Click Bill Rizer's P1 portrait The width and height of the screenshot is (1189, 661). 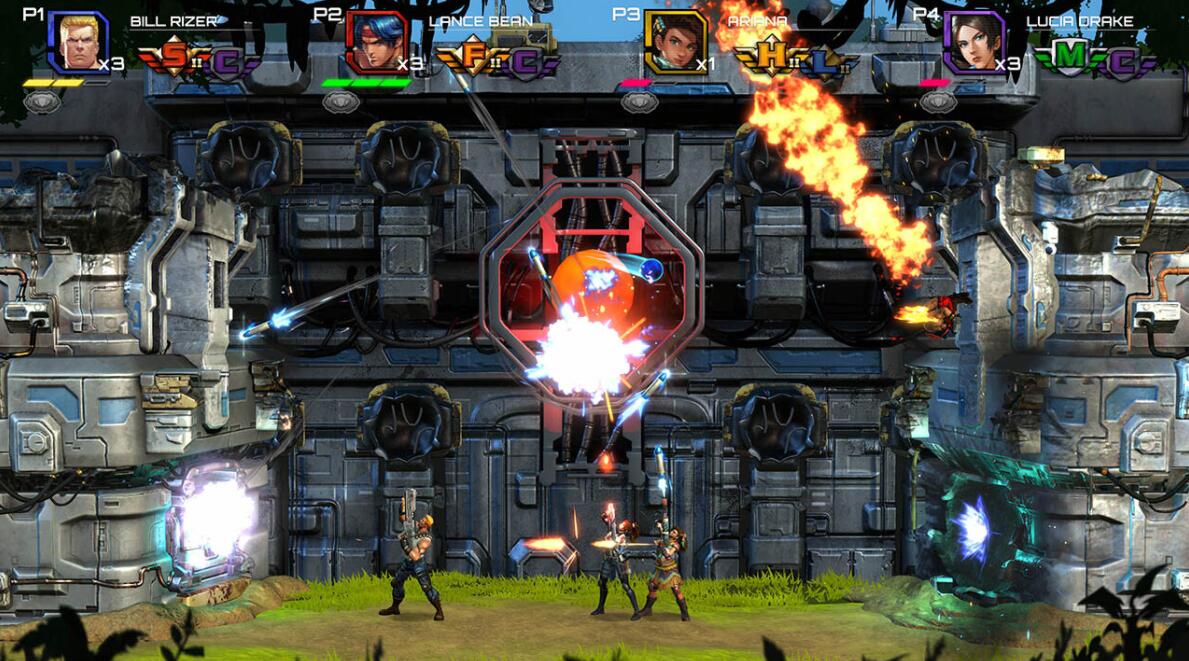click(x=78, y=43)
